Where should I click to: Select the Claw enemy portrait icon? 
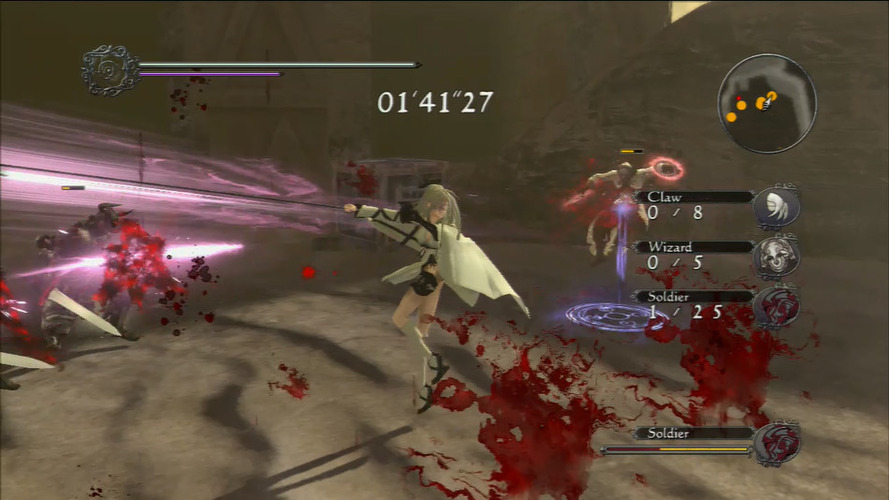pos(776,207)
